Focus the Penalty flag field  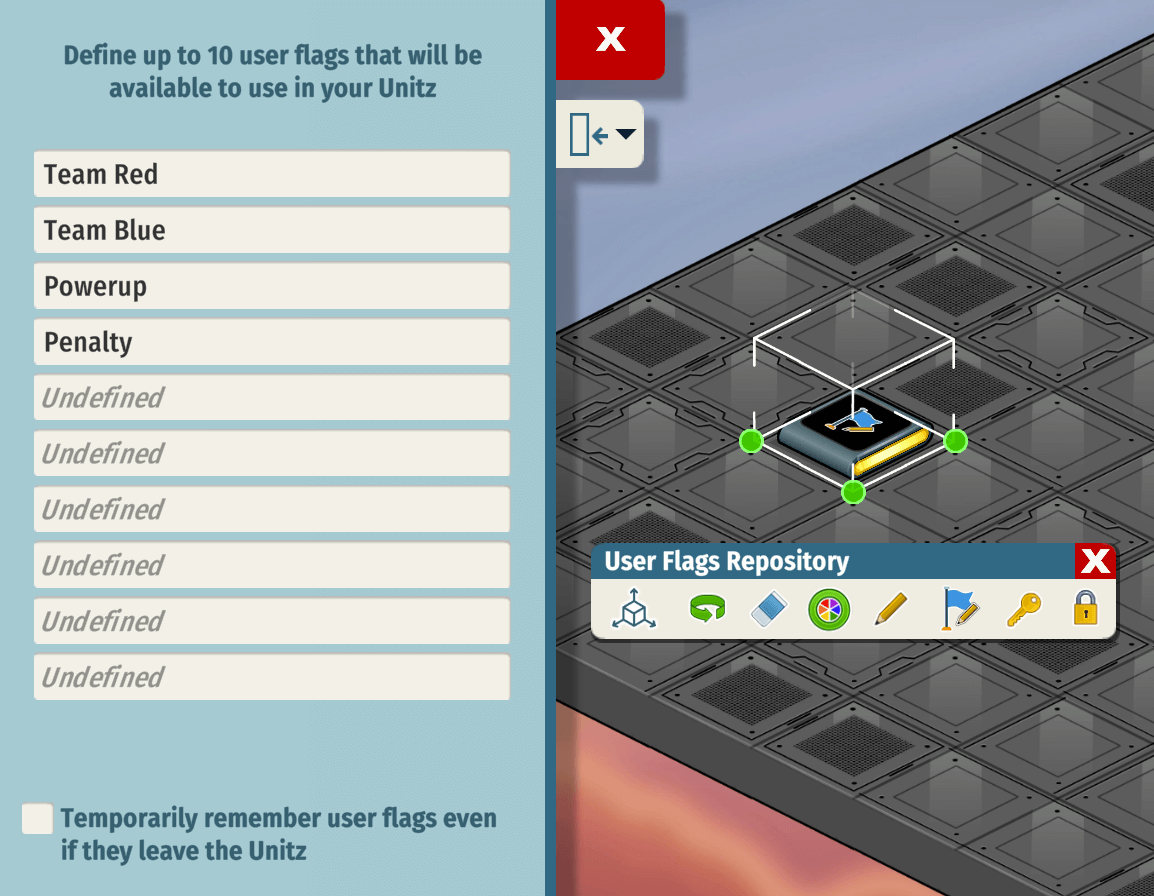pos(271,343)
